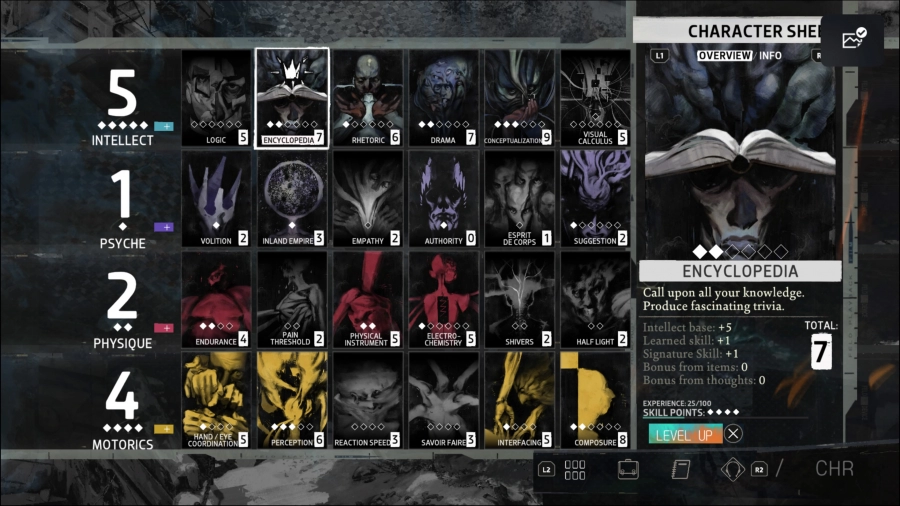Image resolution: width=900 pixels, height=506 pixels.
Task: Add a point to Intellect attribute
Action: click(163, 127)
